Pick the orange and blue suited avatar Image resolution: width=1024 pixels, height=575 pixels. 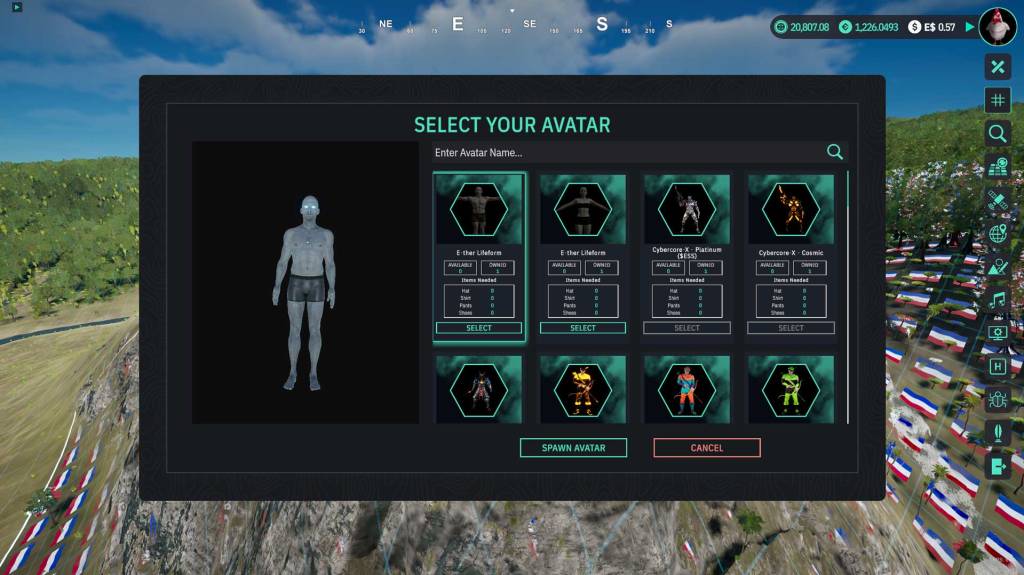point(687,388)
